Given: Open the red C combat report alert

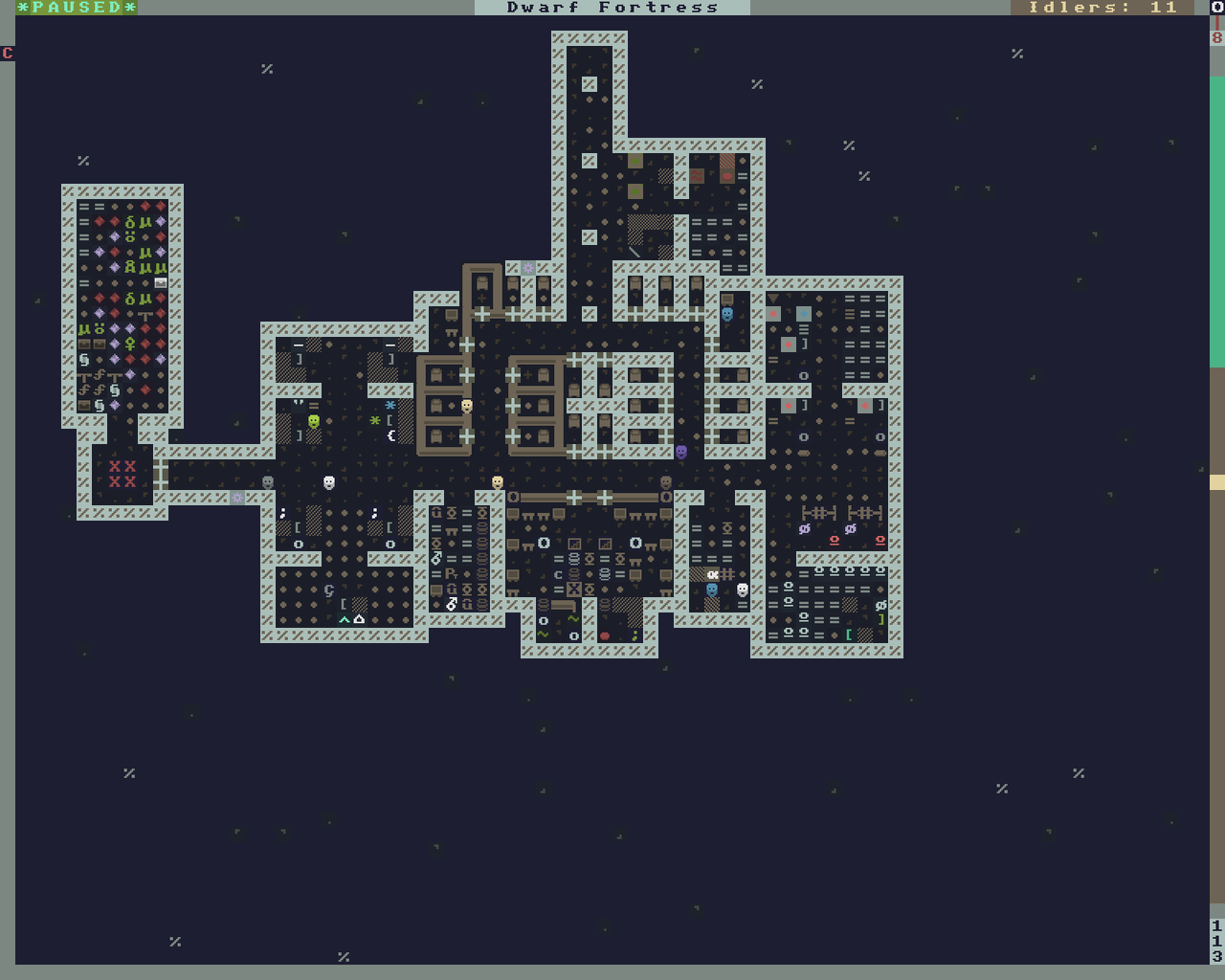Looking at the screenshot, I should coord(8,54).
